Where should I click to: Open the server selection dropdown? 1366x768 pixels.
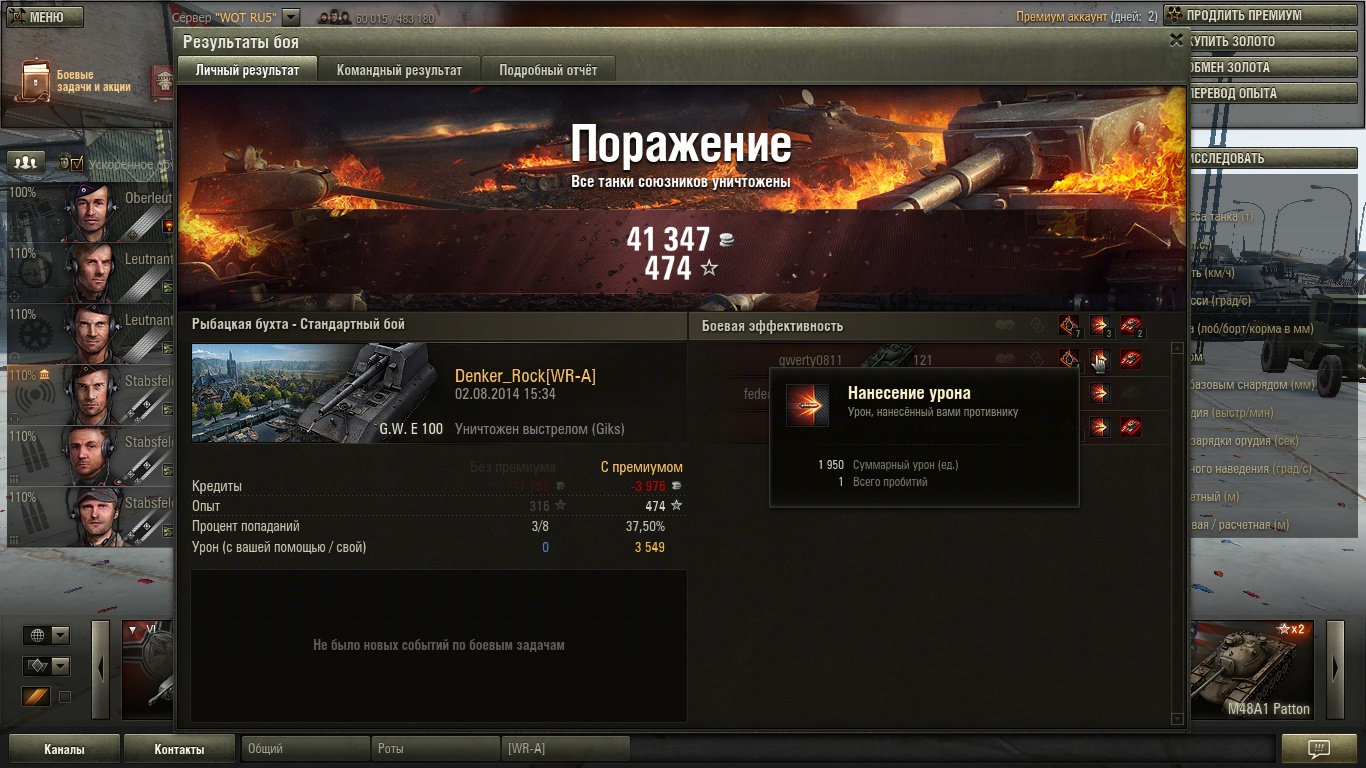coord(291,17)
